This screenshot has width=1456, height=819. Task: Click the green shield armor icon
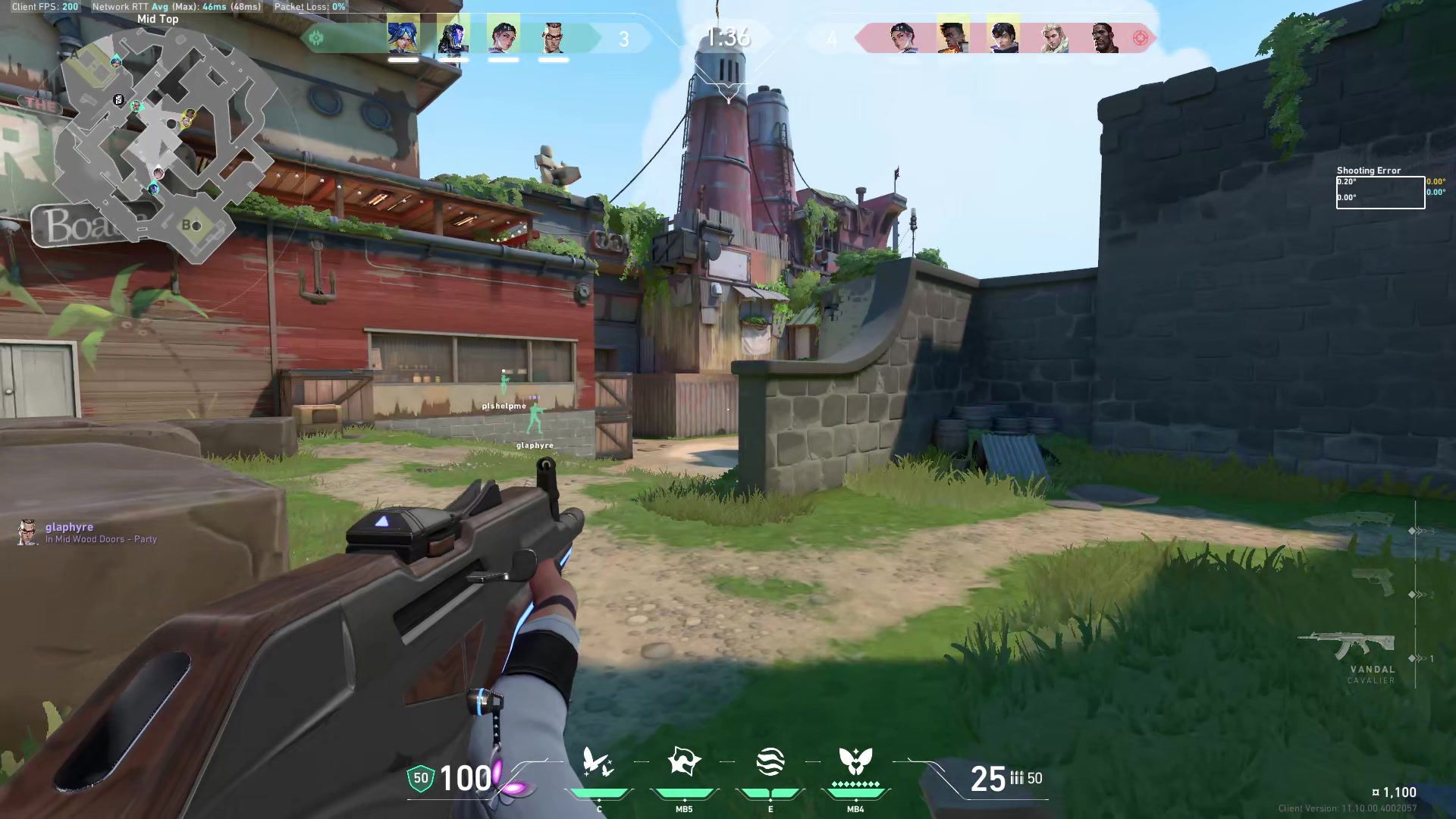(x=419, y=779)
